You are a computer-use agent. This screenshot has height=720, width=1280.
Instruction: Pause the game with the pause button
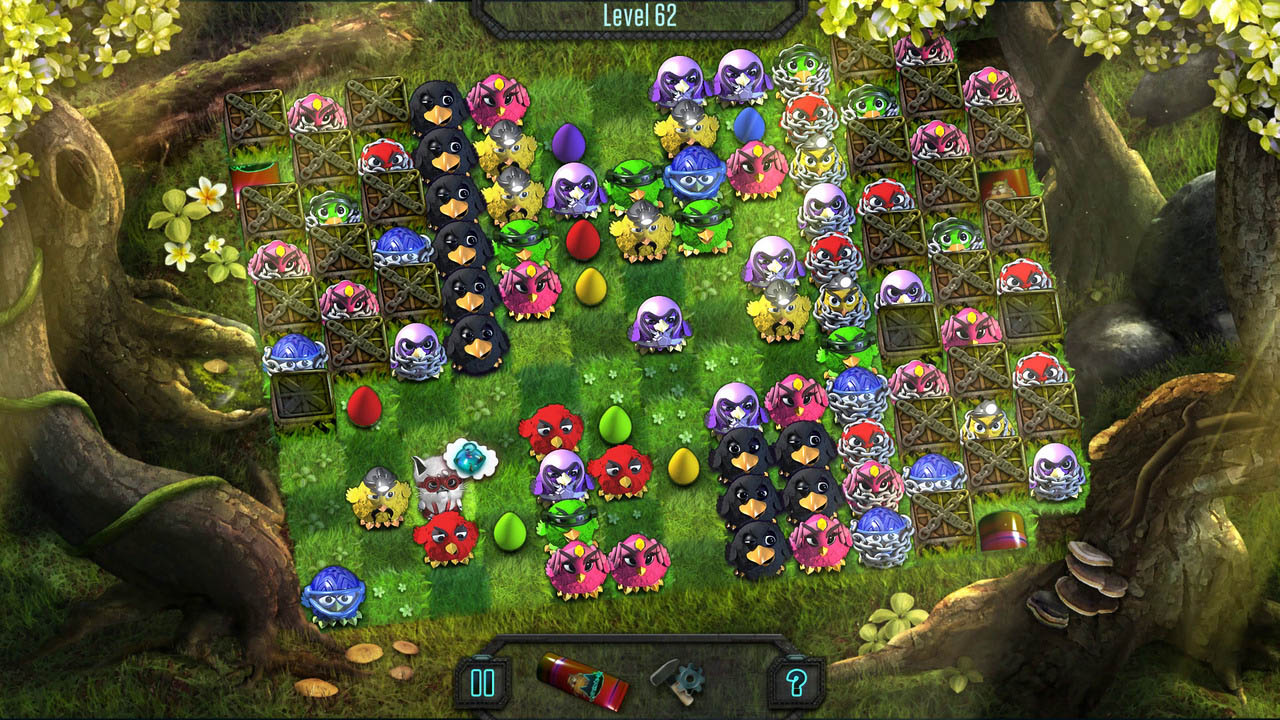[481, 682]
